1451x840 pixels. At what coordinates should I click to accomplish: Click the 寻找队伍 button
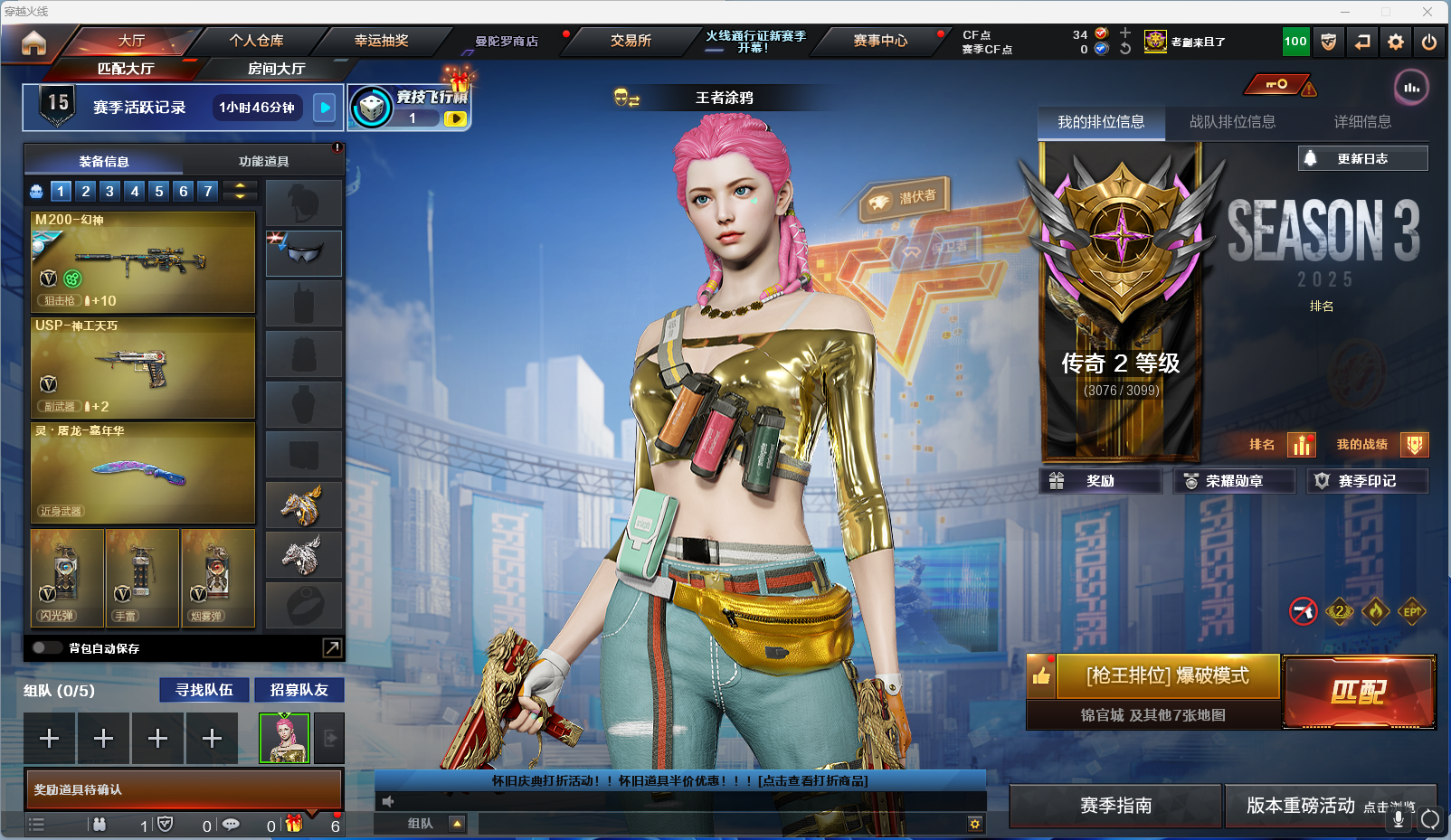point(204,690)
